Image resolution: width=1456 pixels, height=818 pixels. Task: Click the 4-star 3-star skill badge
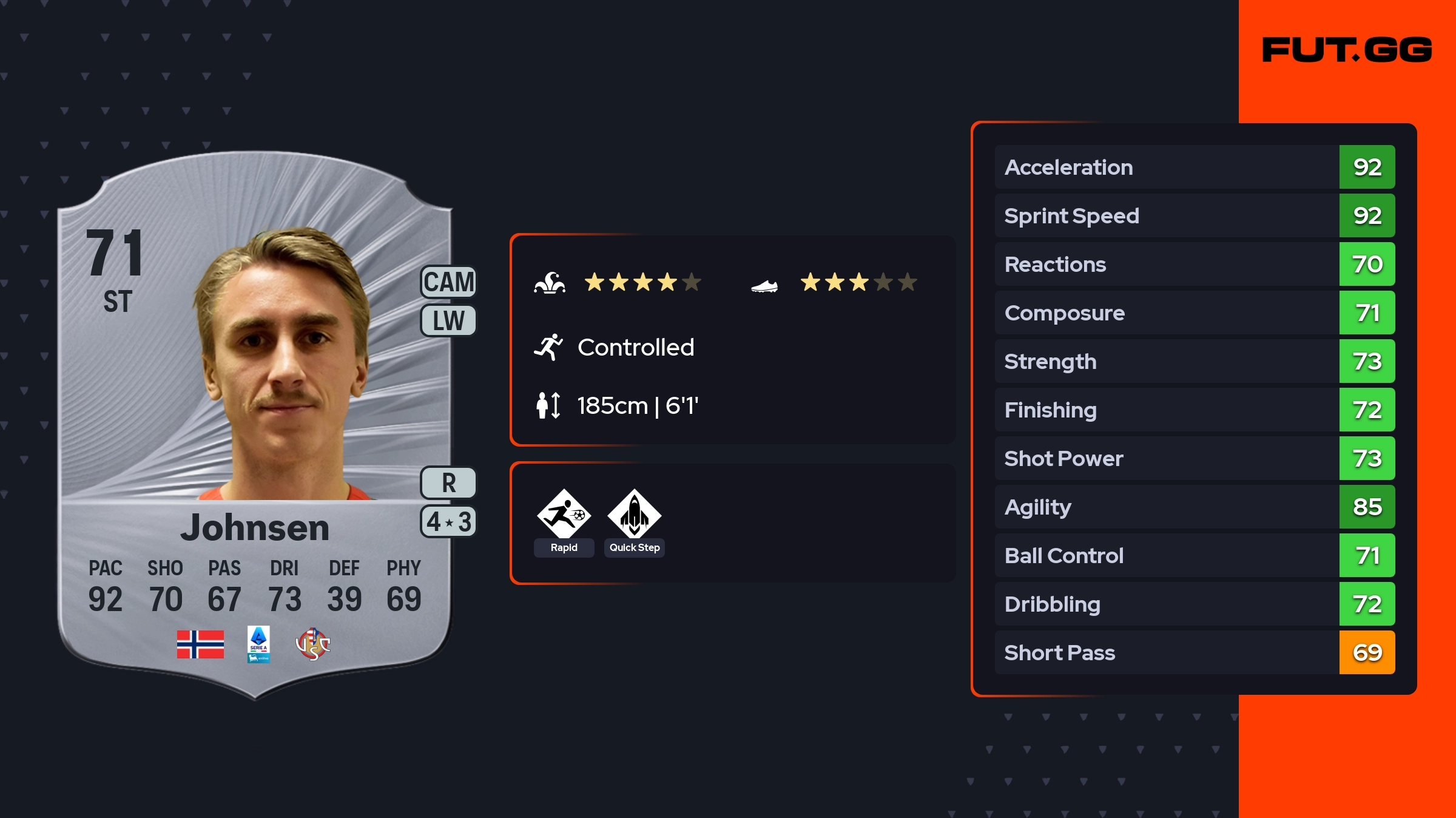448,522
